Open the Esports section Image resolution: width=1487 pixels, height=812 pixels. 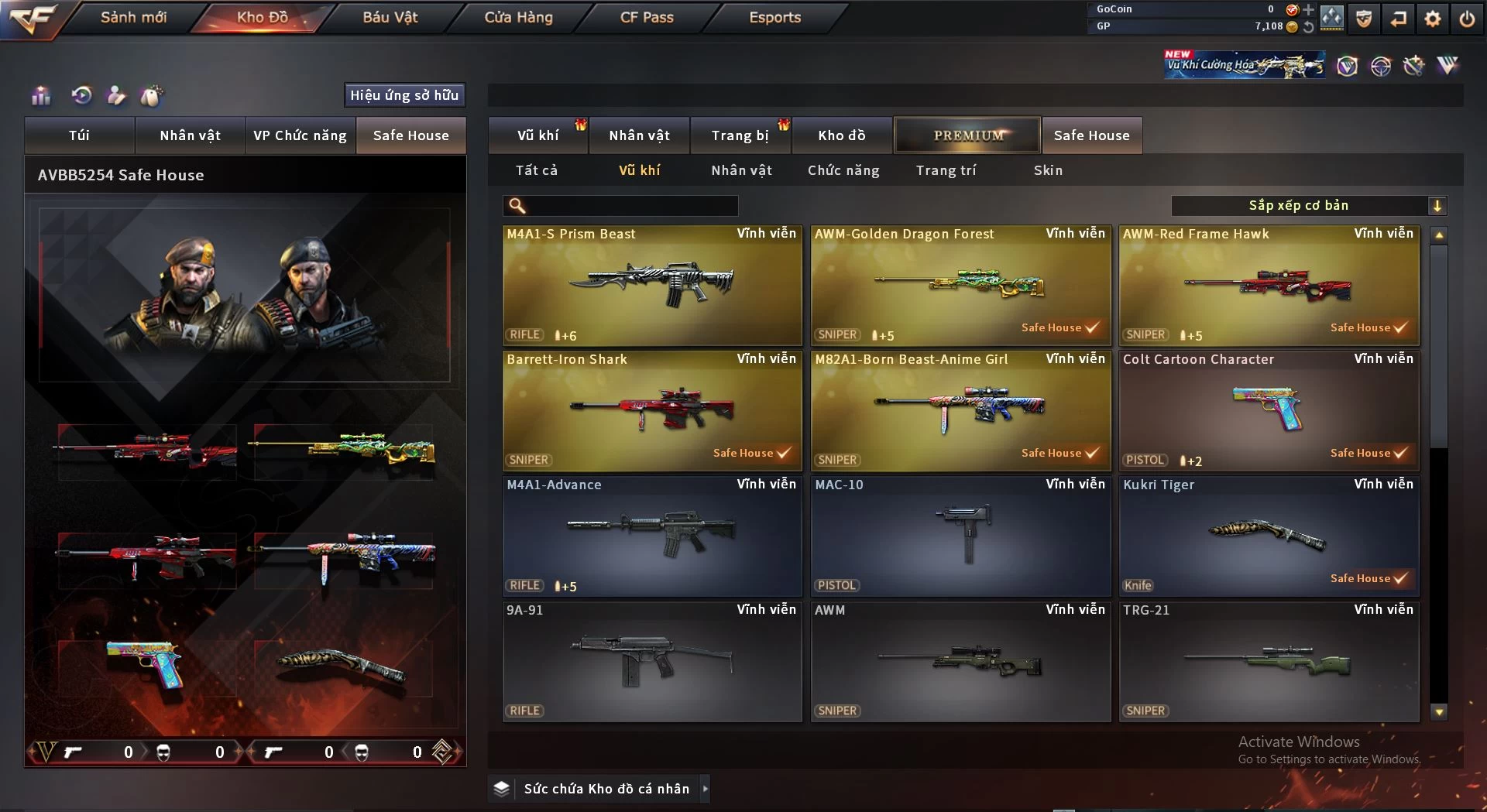tap(774, 17)
